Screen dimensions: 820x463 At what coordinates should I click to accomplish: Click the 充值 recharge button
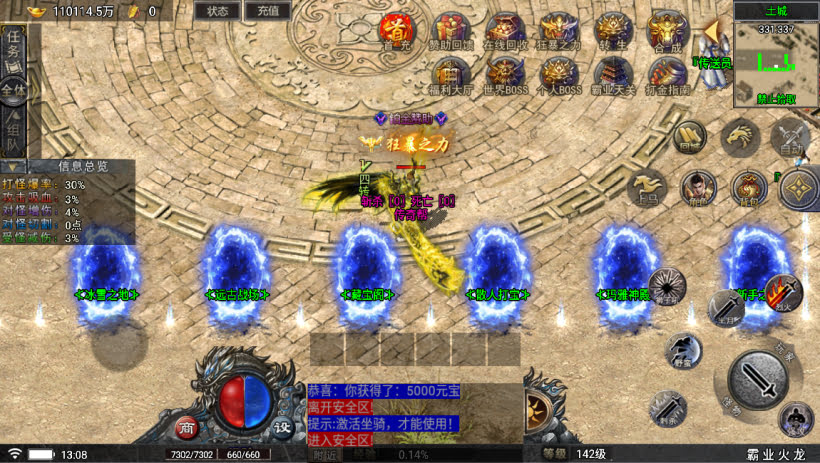(x=267, y=11)
